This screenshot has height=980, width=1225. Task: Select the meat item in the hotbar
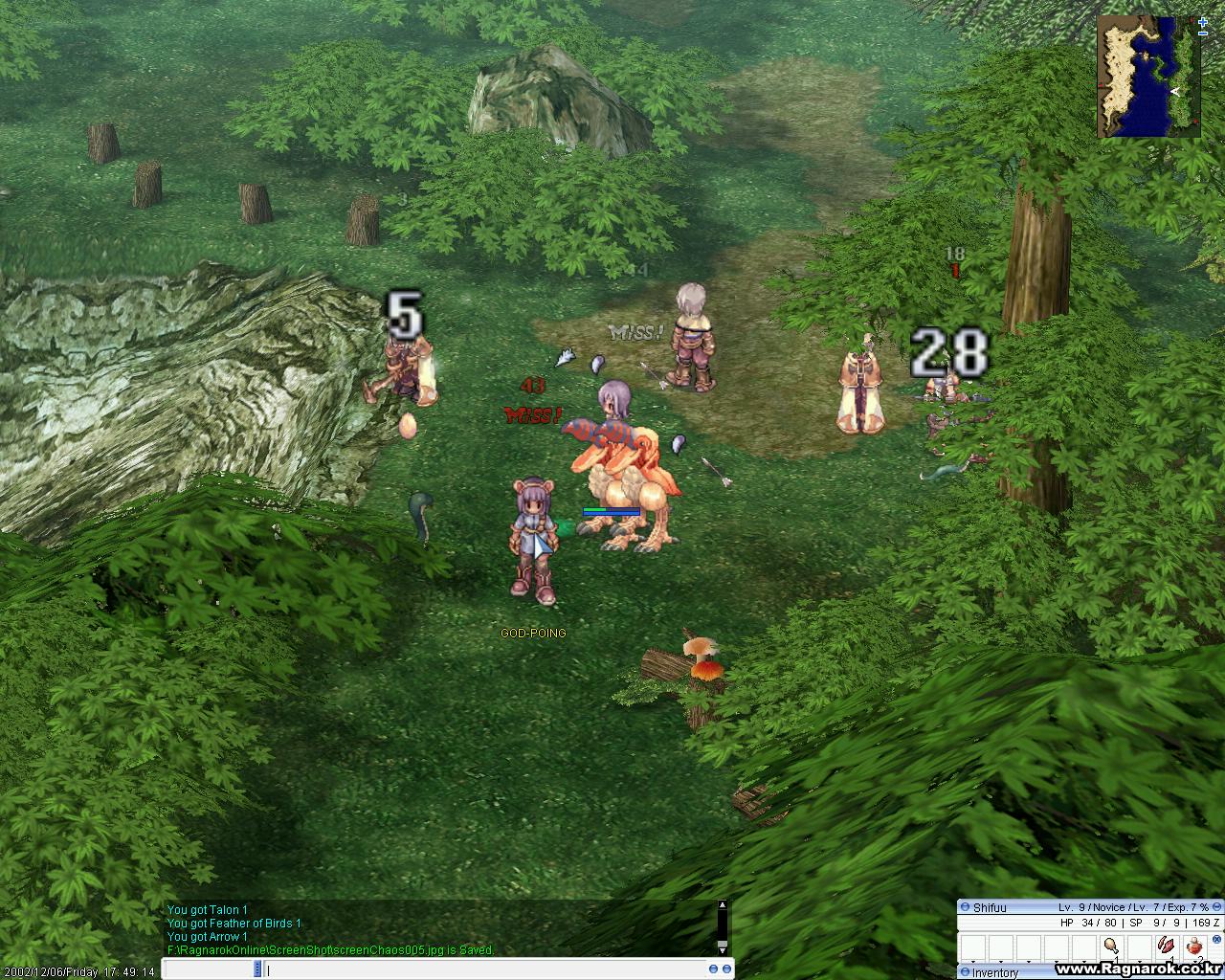coord(1111,946)
